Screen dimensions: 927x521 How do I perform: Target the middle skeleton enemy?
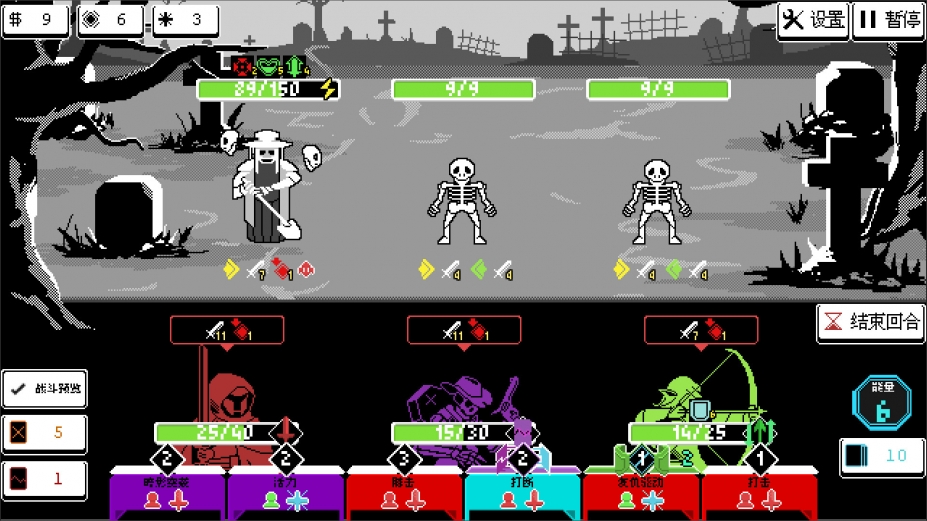pyautogui.click(x=462, y=200)
